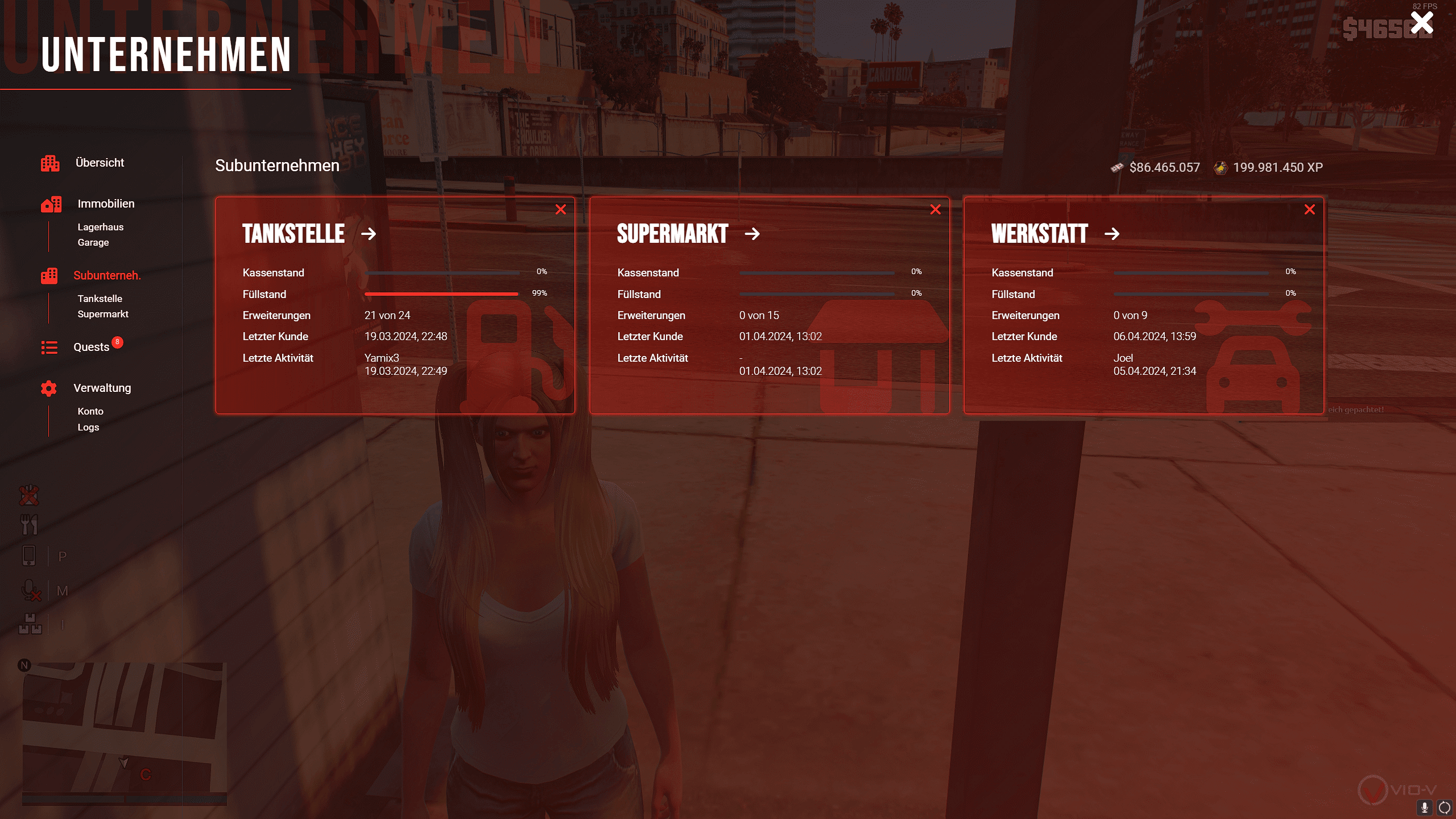Click the microphone icon in the corner overlay
The height and width of the screenshot is (819, 1456).
[1425, 808]
